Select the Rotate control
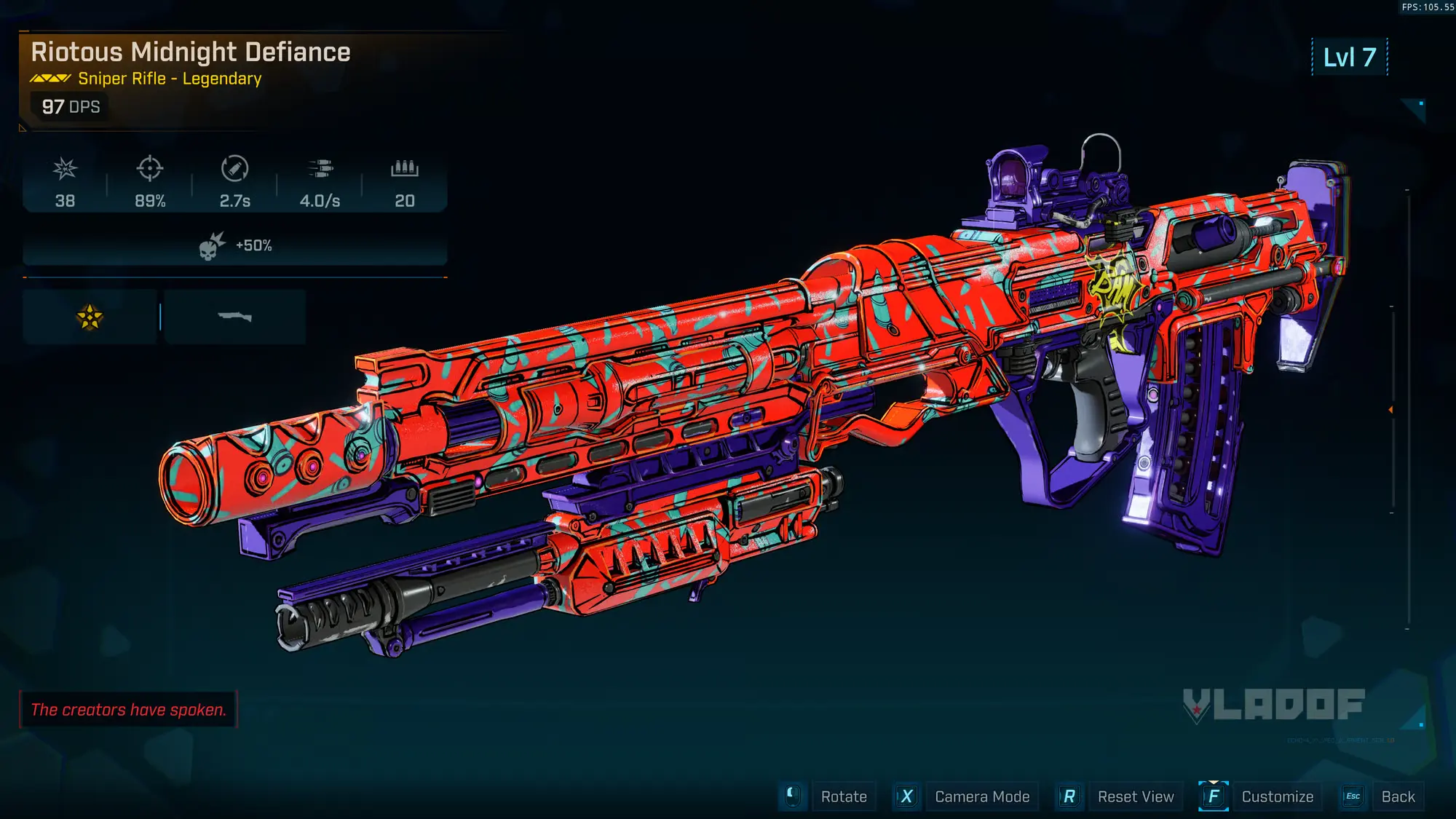The width and height of the screenshot is (1456, 819). (843, 796)
